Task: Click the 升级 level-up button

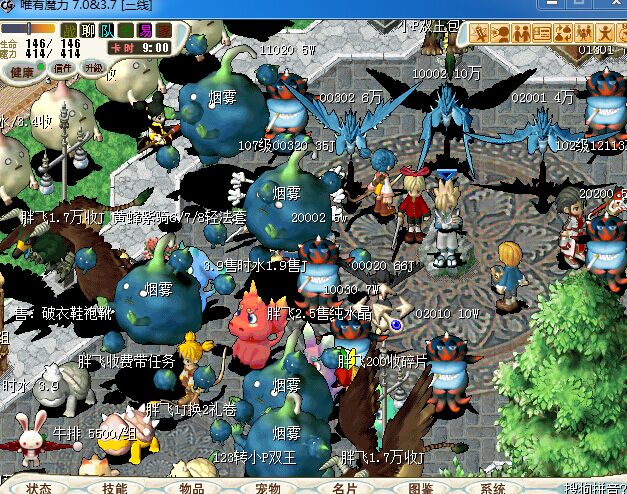Action: (93, 69)
